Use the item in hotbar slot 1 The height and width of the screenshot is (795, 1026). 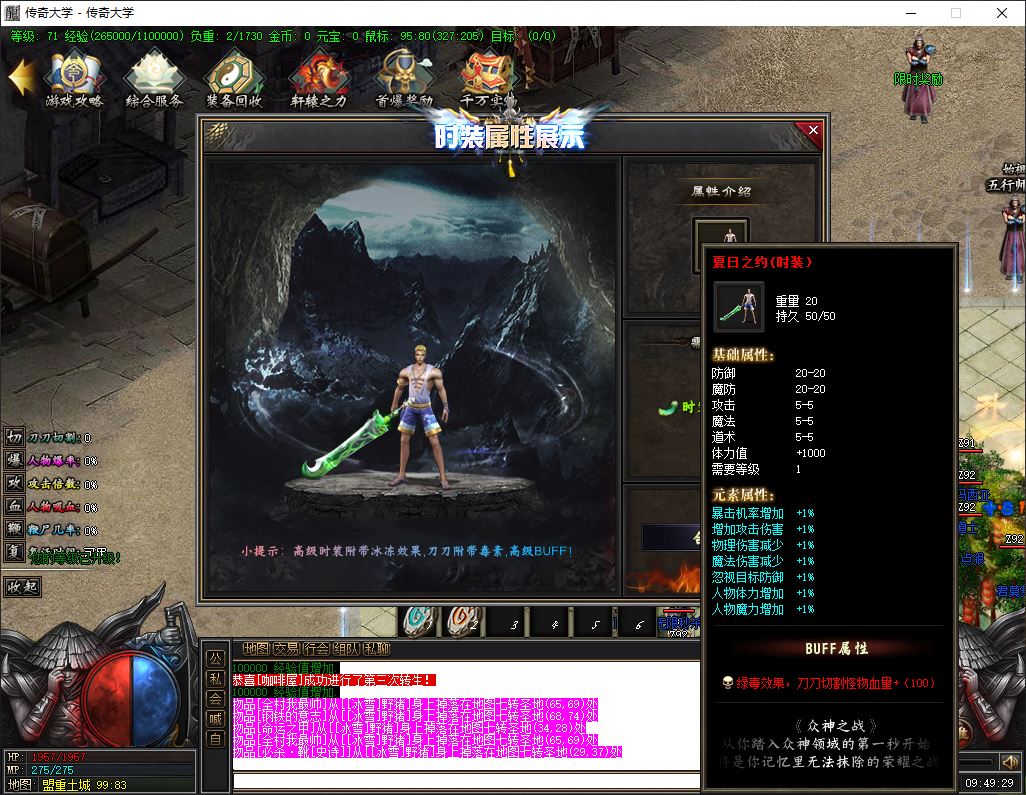(x=418, y=621)
